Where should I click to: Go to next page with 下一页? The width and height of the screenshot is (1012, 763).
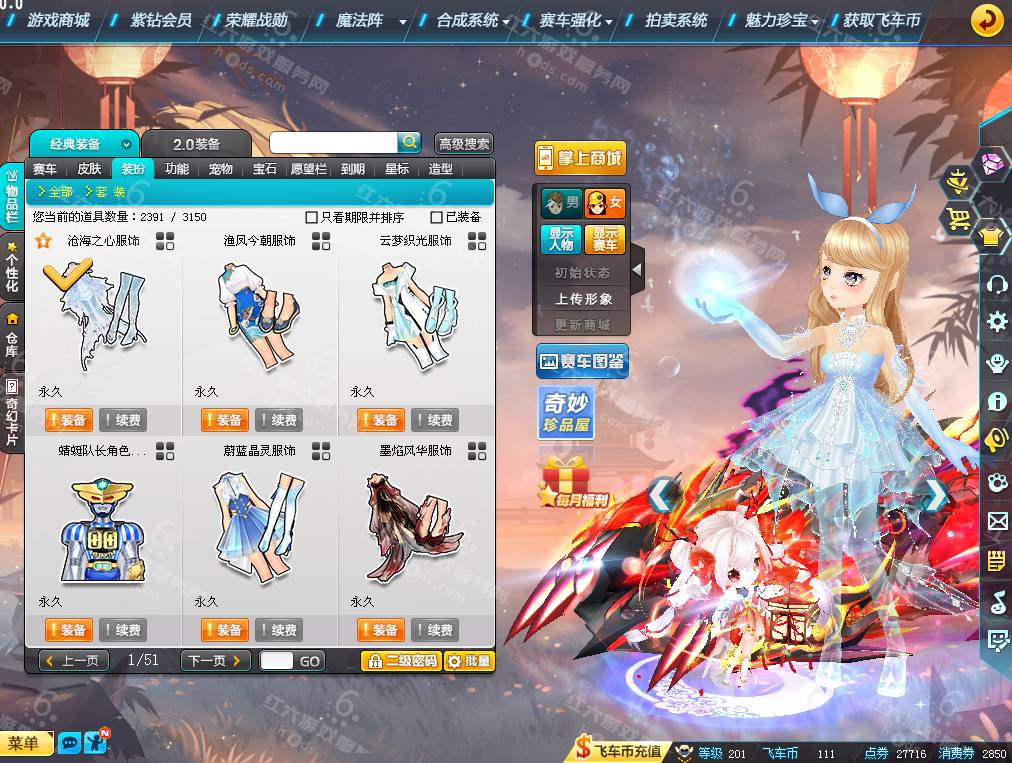pyautogui.click(x=215, y=661)
